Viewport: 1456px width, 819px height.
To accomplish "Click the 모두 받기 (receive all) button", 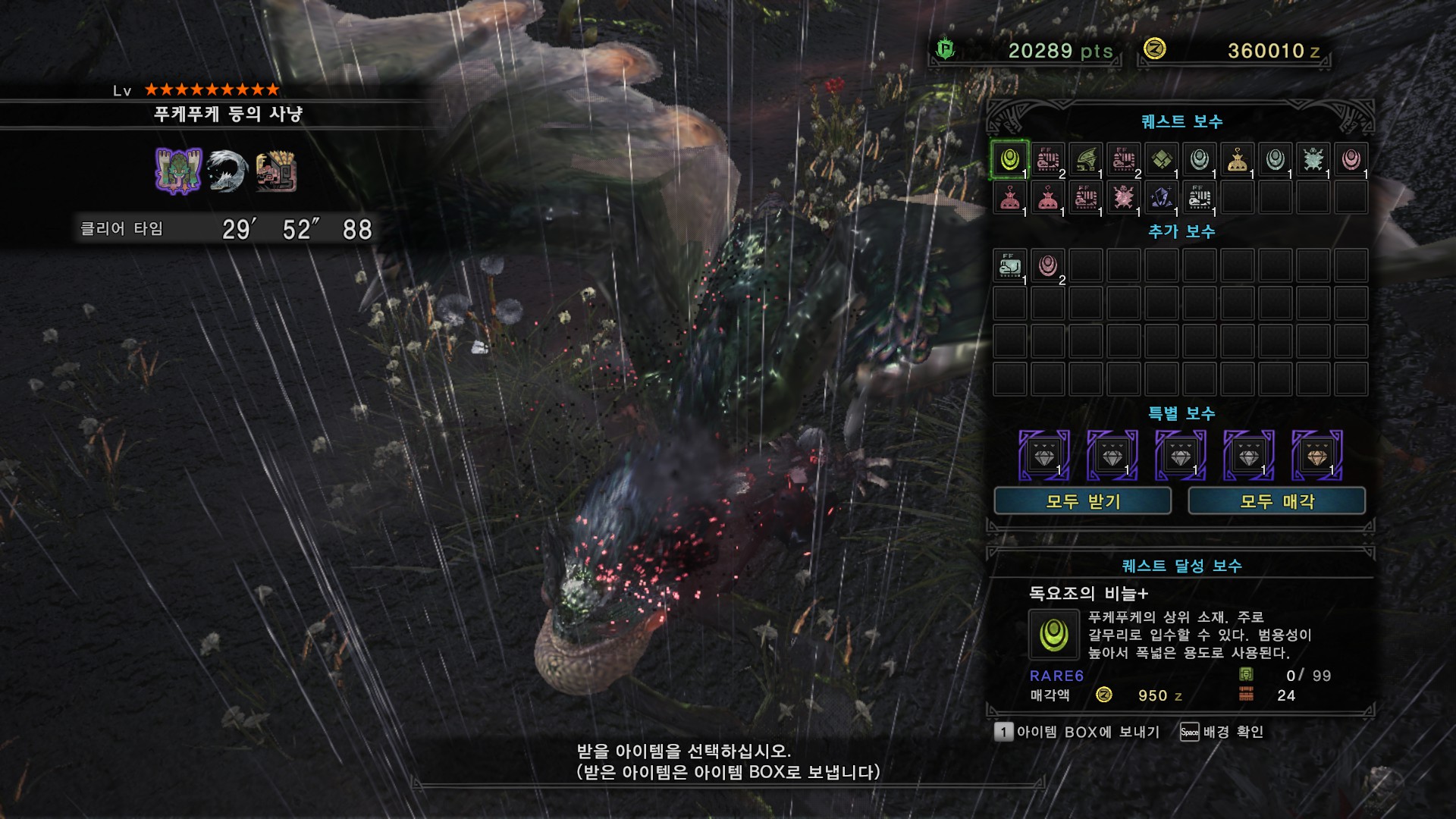I will click(x=1082, y=501).
